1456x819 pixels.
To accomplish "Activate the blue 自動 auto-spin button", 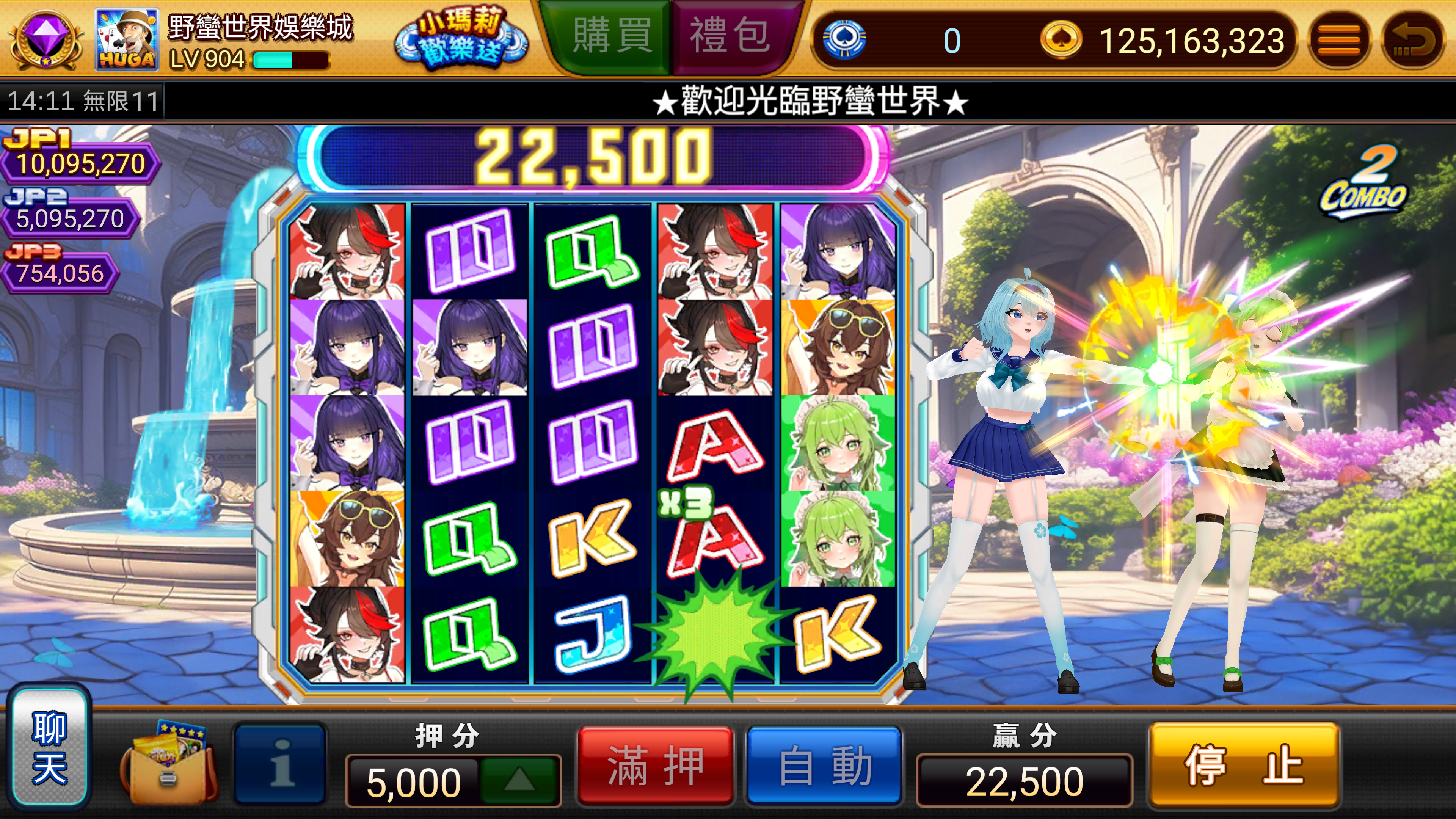I will coord(824,765).
